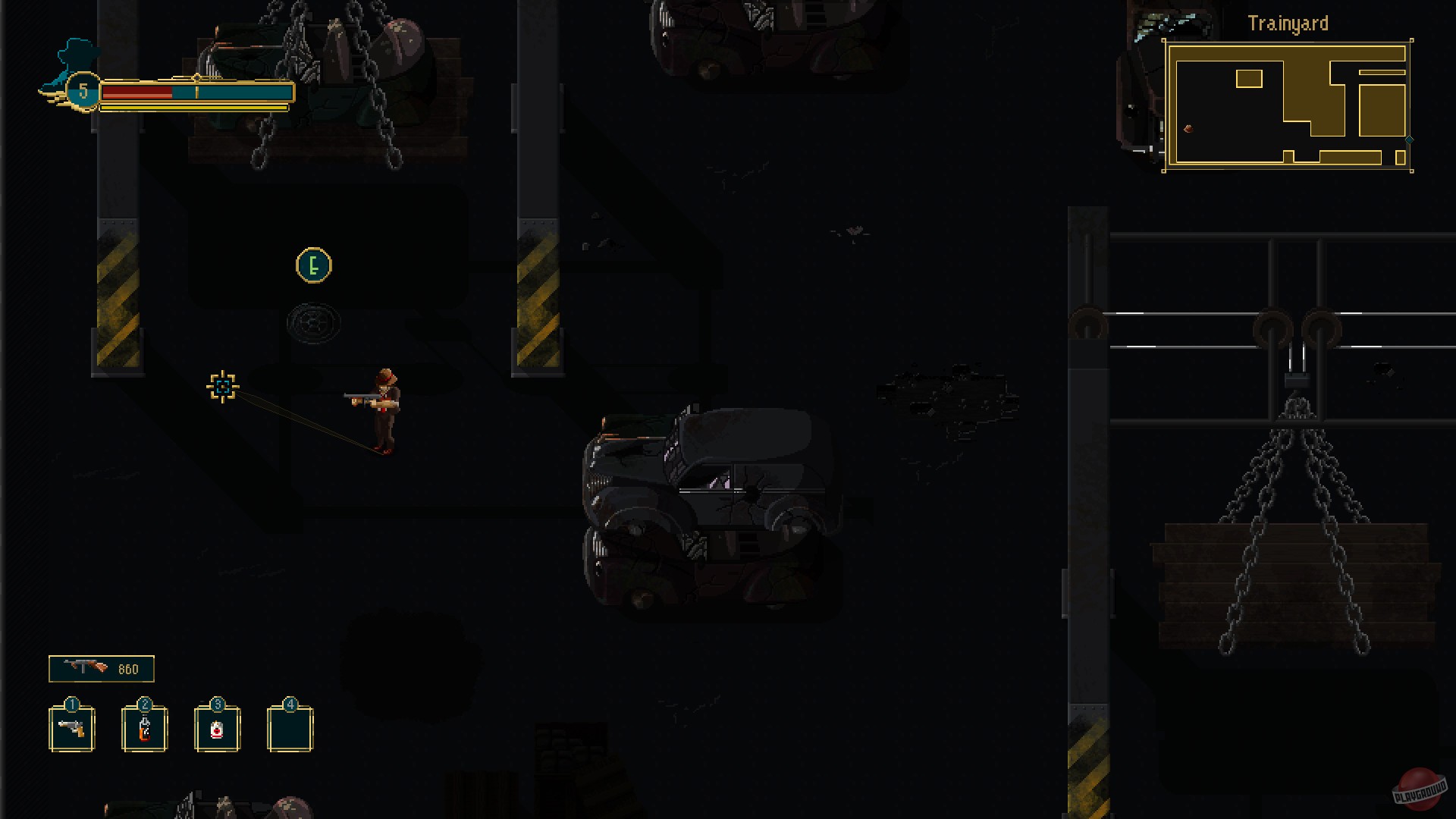Click the player position marker on the minimap
This screenshot has height=819, width=1456.
[1188, 129]
